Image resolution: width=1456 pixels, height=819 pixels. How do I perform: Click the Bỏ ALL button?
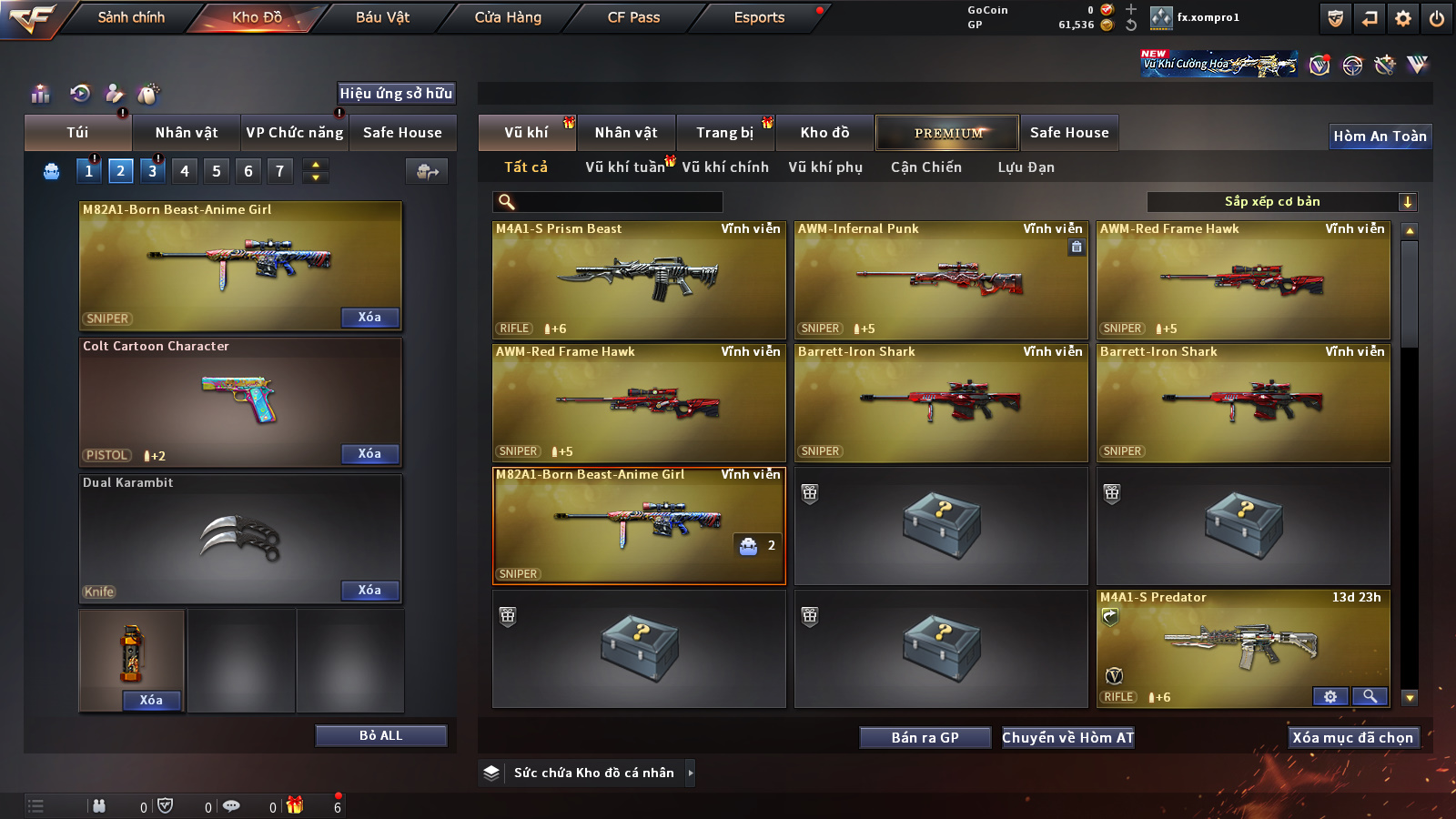tap(380, 736)
